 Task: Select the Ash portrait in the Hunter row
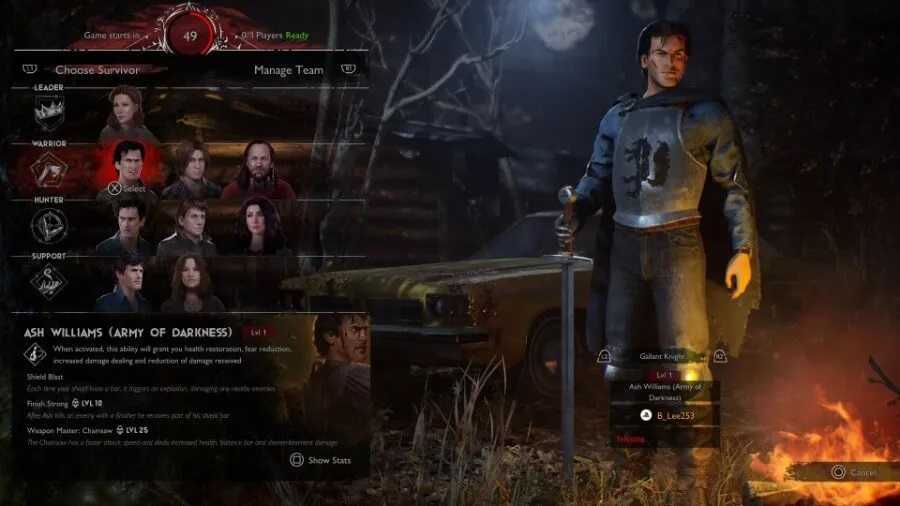[129, 224]
